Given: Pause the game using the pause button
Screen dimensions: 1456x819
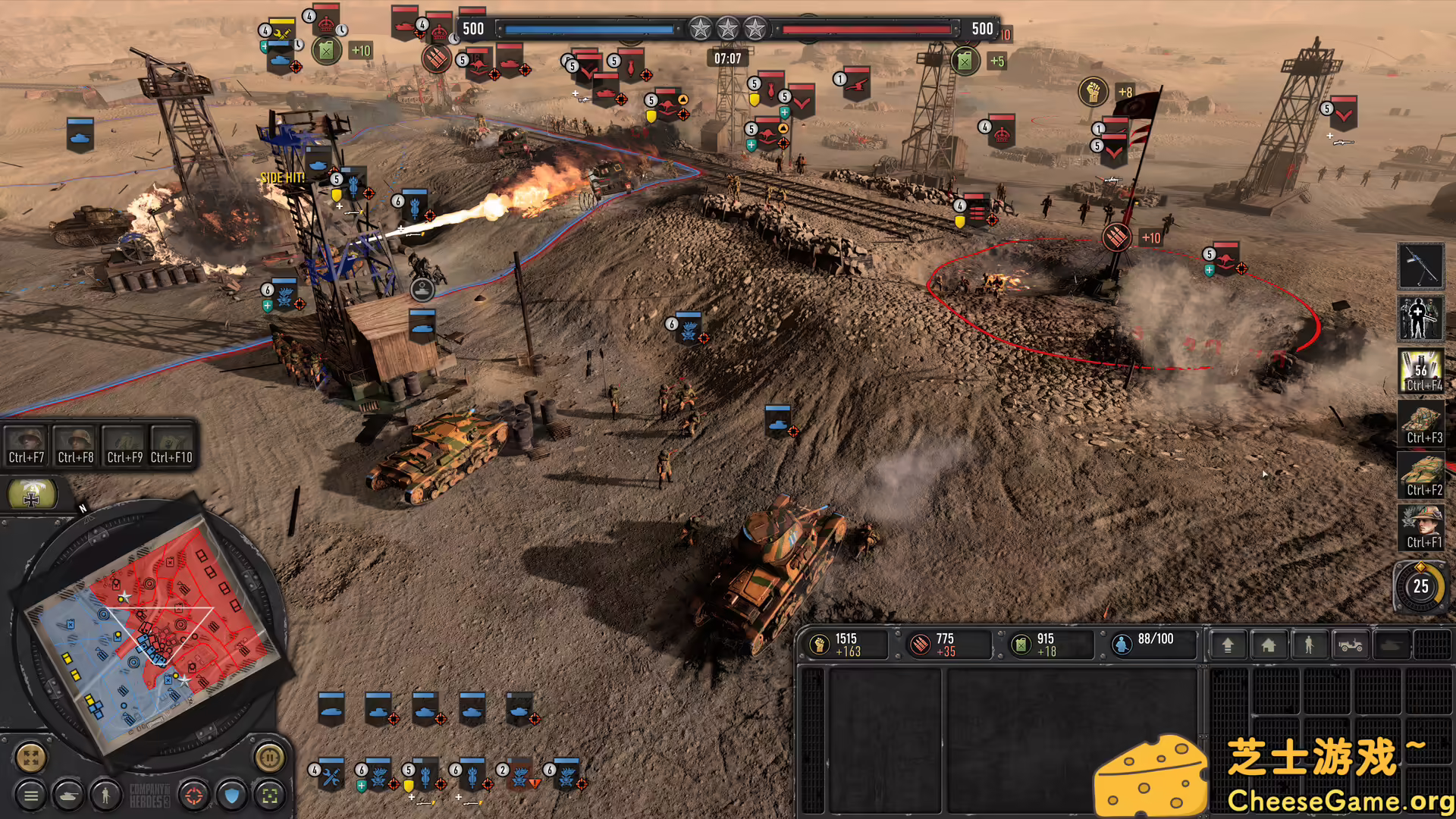Looking at the screenshot, I should pyautogui.click(x=271, y=758).
